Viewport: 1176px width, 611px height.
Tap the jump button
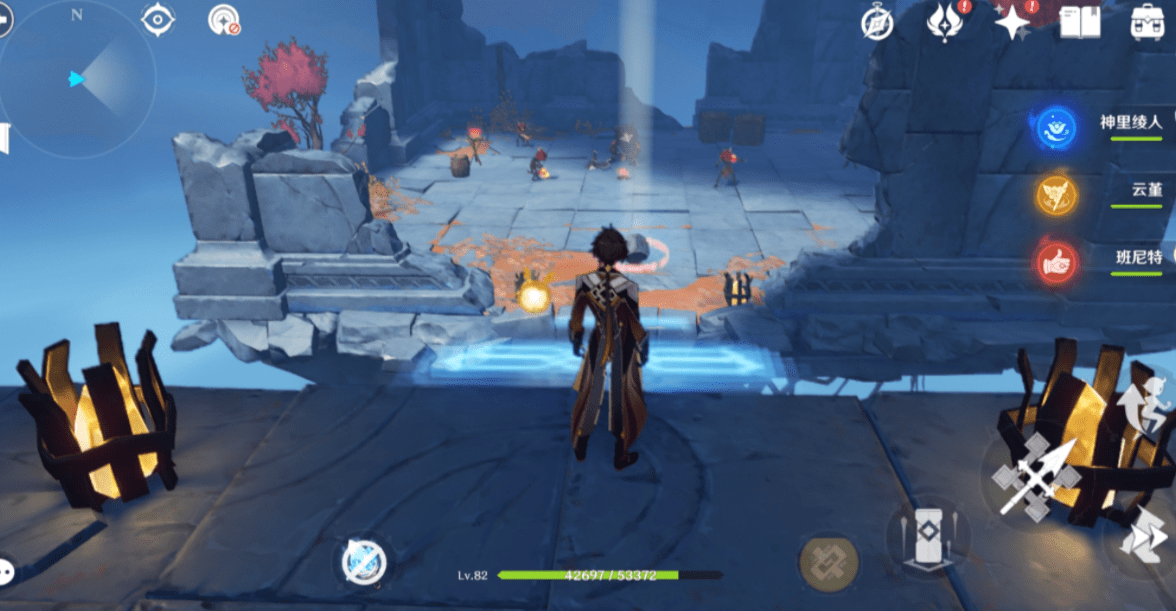pyautogui.click(x=1148, y=395)
